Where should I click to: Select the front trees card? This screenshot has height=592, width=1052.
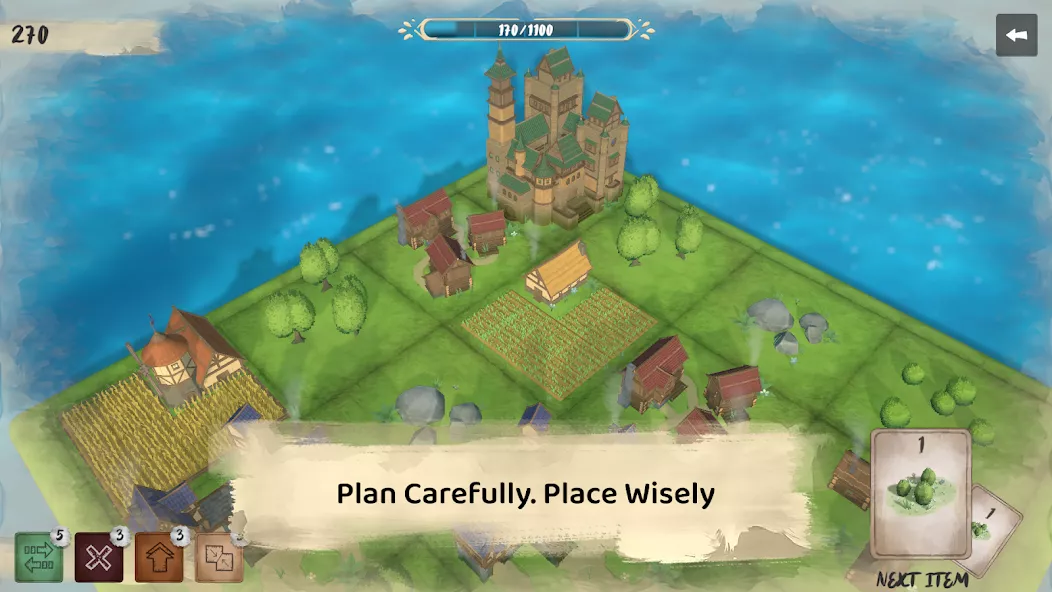(920, 493)
